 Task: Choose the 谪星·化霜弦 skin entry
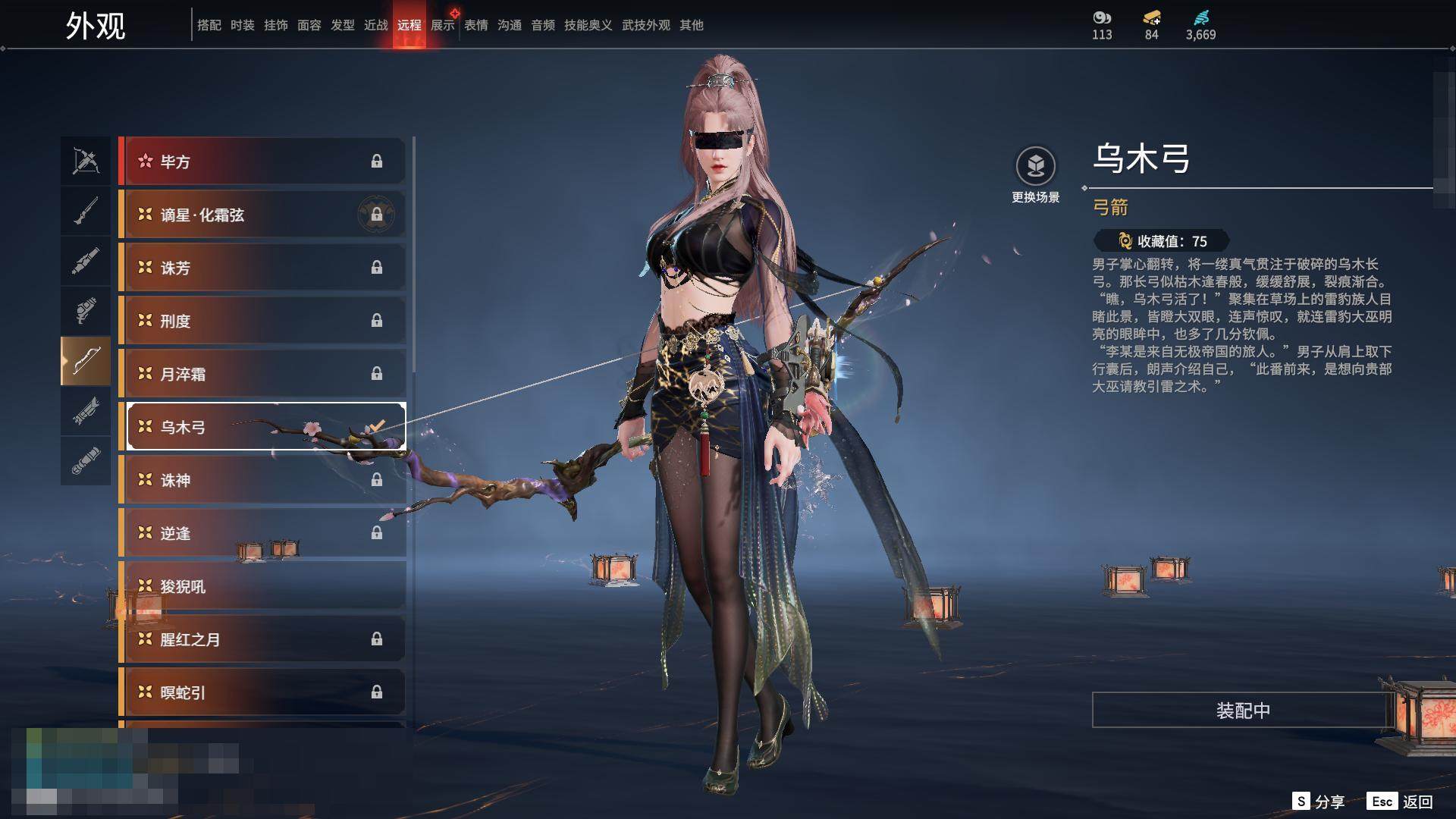point(262,215)
